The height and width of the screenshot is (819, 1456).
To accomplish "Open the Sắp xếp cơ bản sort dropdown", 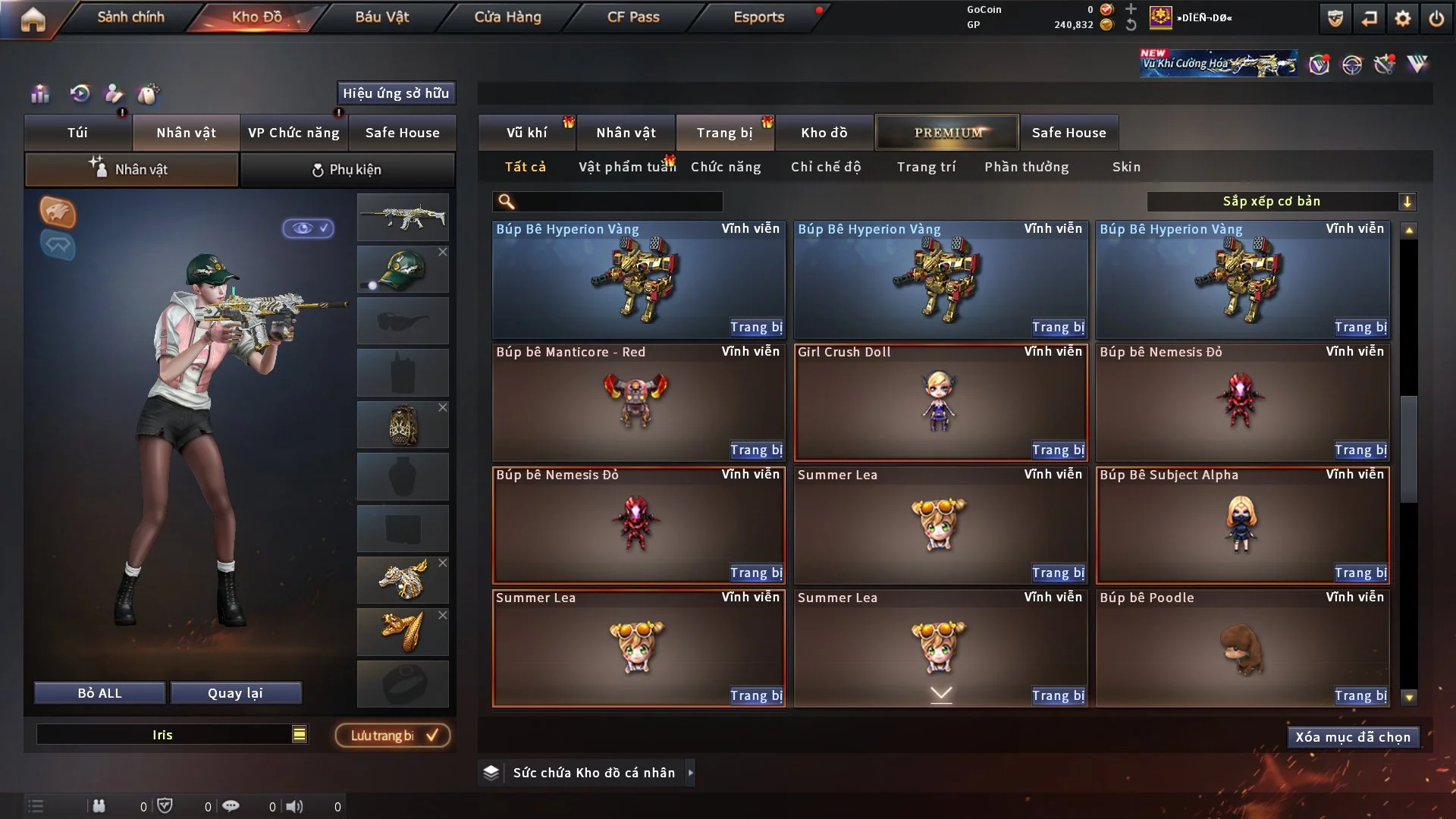I will coord(1281,202).
